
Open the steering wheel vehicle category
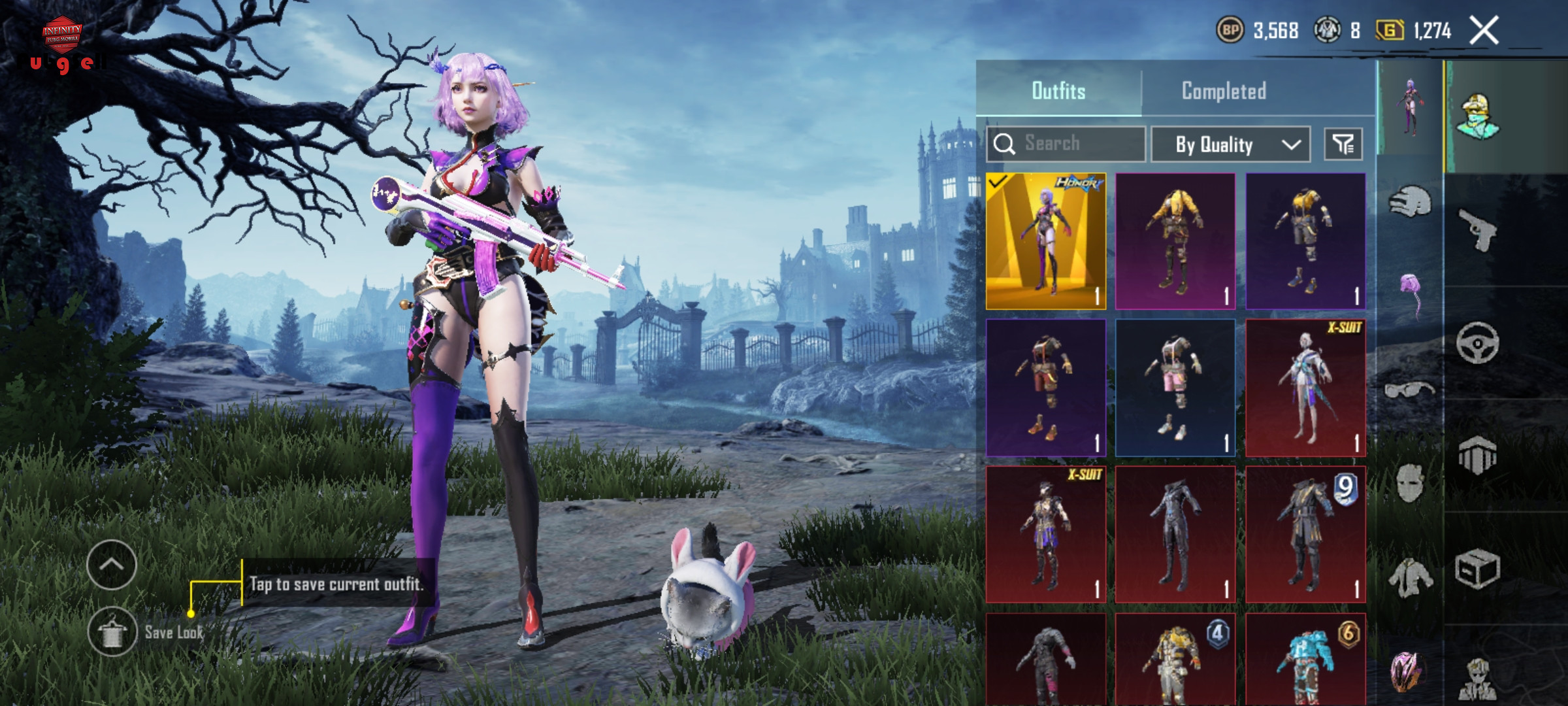coord(1478,343)
